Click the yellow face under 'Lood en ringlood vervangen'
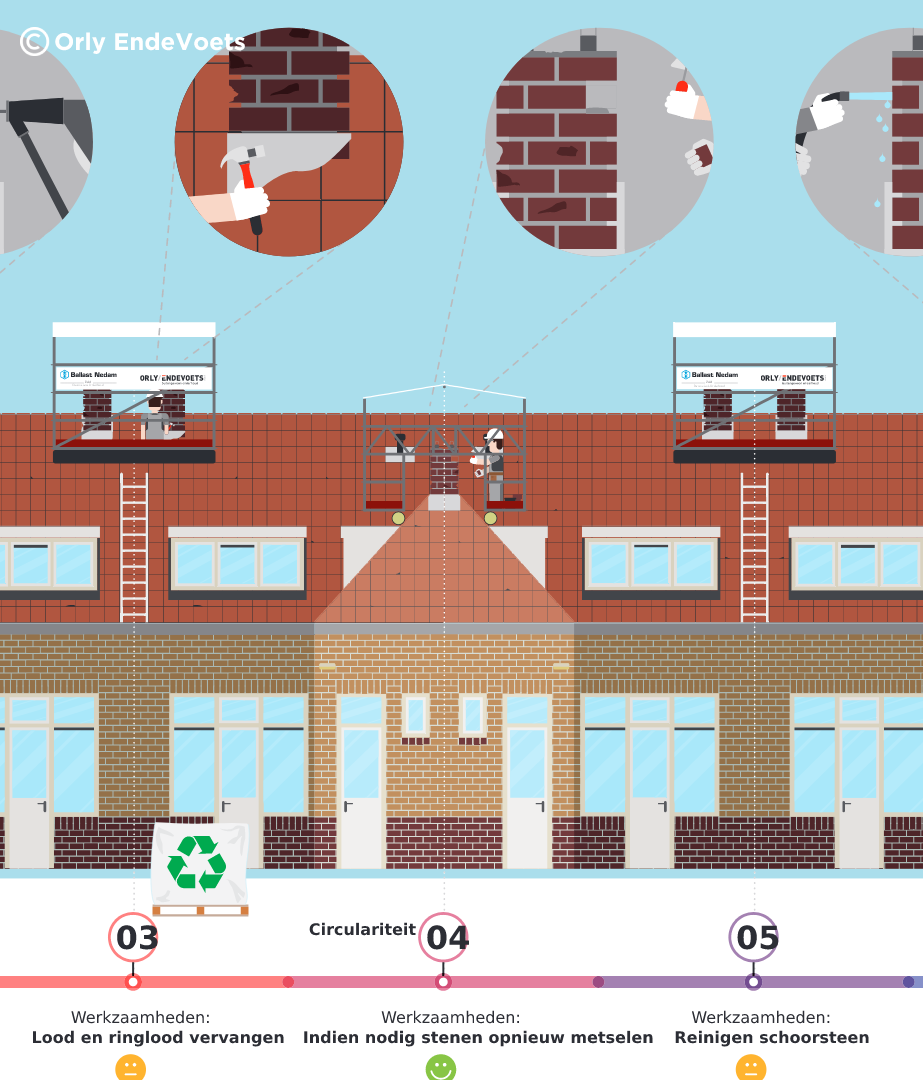The image size is (923, 1080). coord(131,1068)
